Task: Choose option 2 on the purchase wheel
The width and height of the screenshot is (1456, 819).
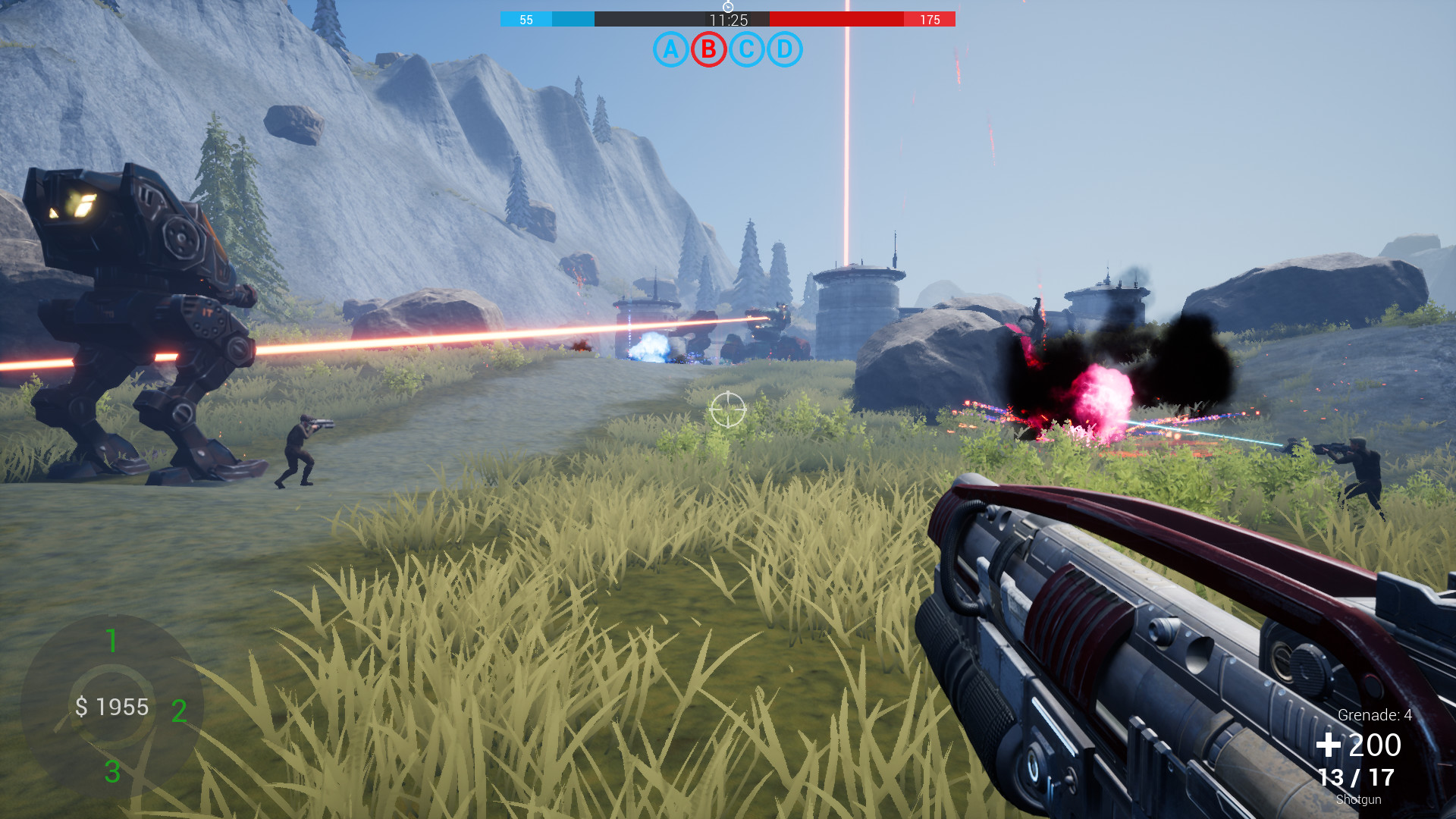Action: point(179,711)
